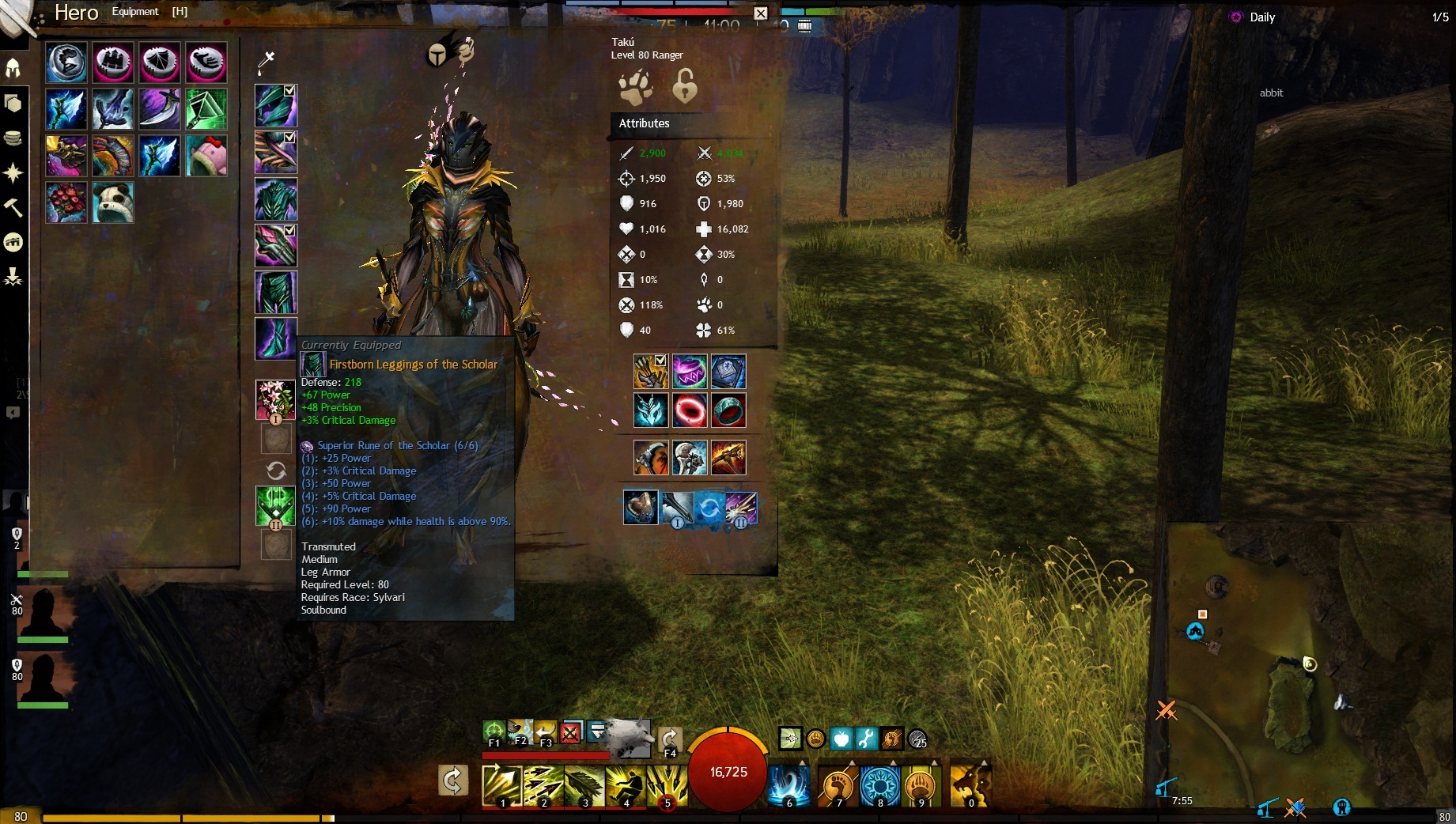Activate the roaring wolf elite skill
The image size is (1456, 824).
(970, 785)
